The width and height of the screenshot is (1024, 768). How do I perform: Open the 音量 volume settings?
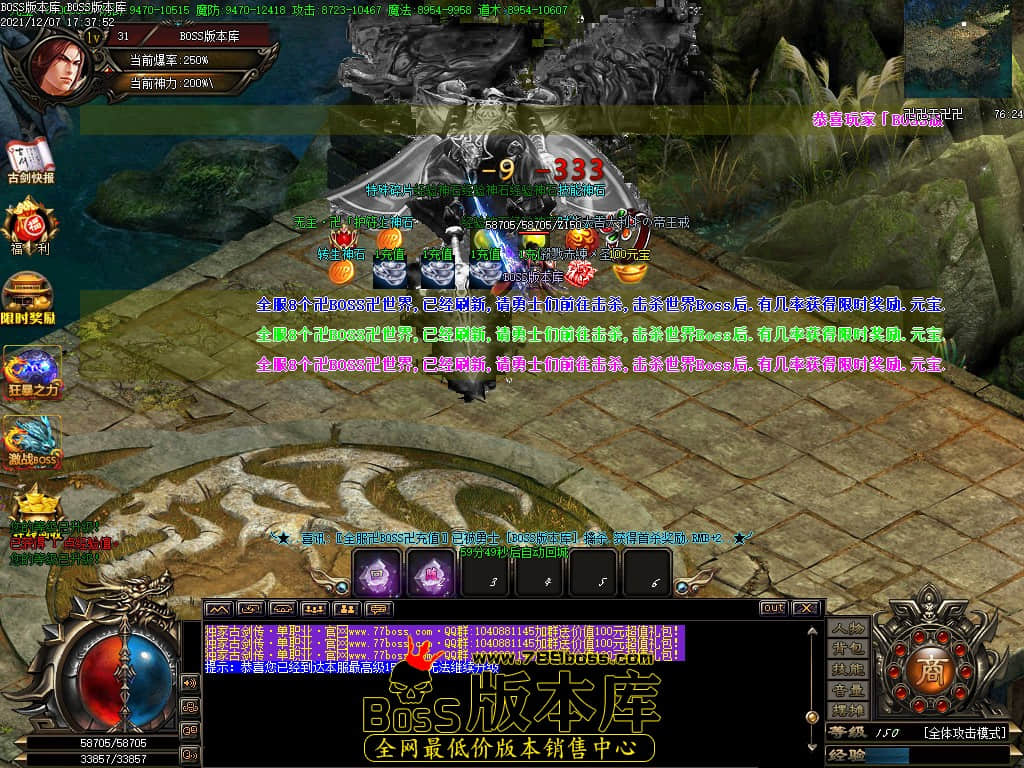(848, 691)
